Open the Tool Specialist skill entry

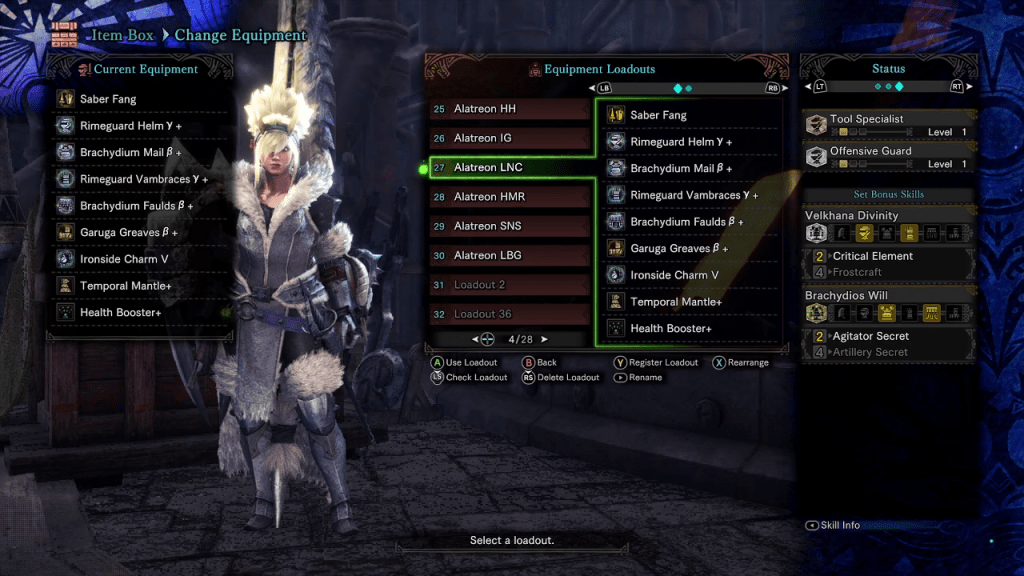click(888, 125)
